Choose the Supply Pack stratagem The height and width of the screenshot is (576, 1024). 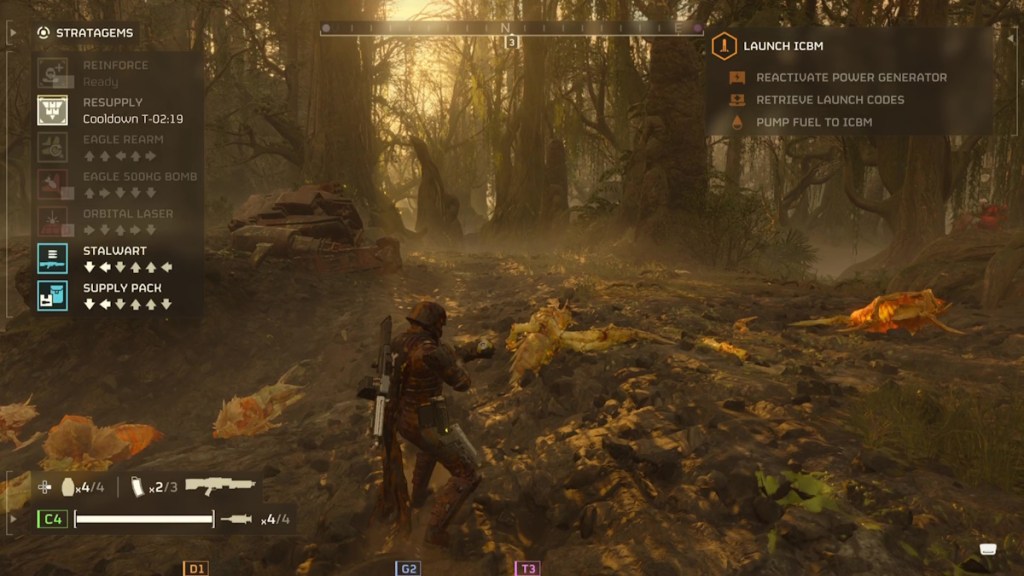(x=53, y=295)
